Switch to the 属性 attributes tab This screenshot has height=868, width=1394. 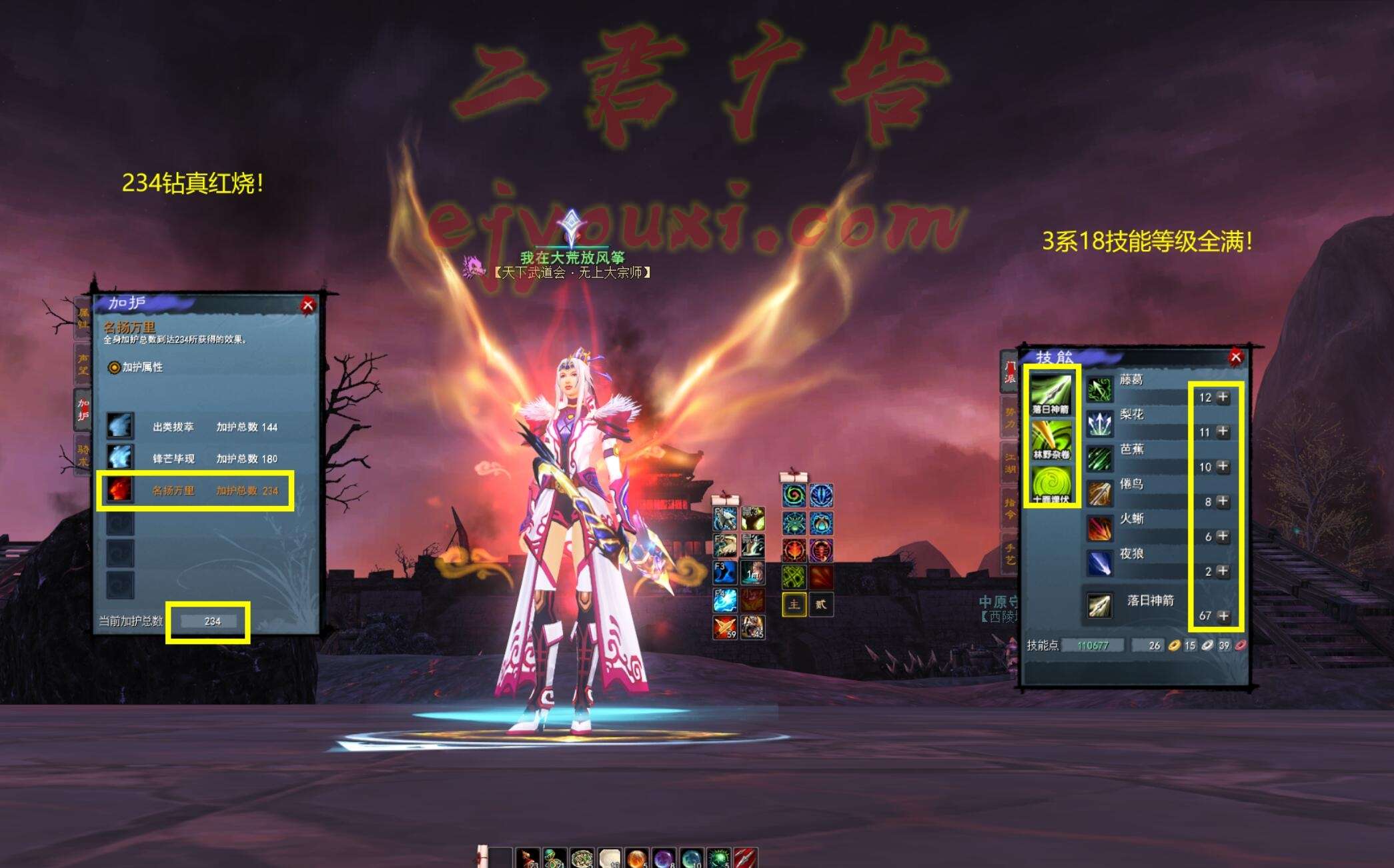tap(83, 318)
